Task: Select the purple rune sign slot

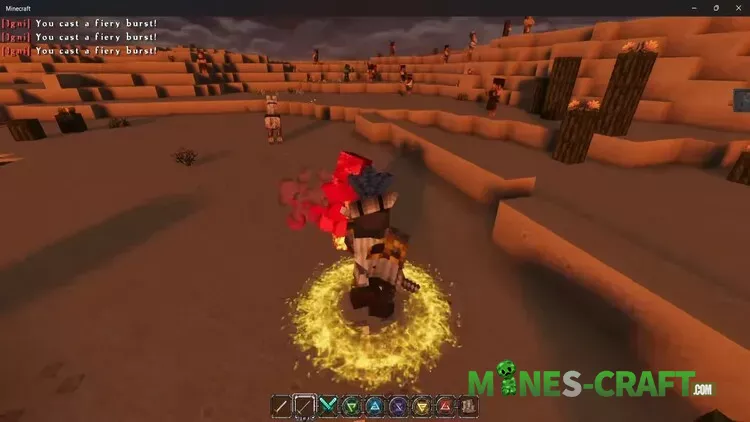Action: [397, 406]
